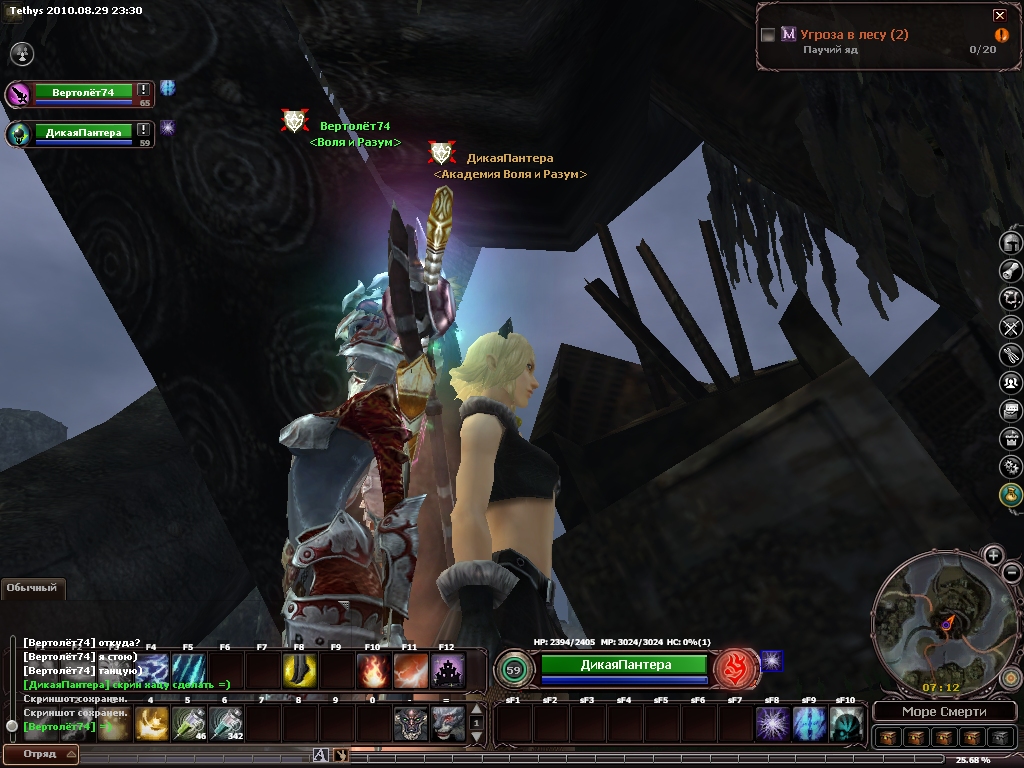
Task: Activate the F10 fire skill
Action: pos(374,670)
